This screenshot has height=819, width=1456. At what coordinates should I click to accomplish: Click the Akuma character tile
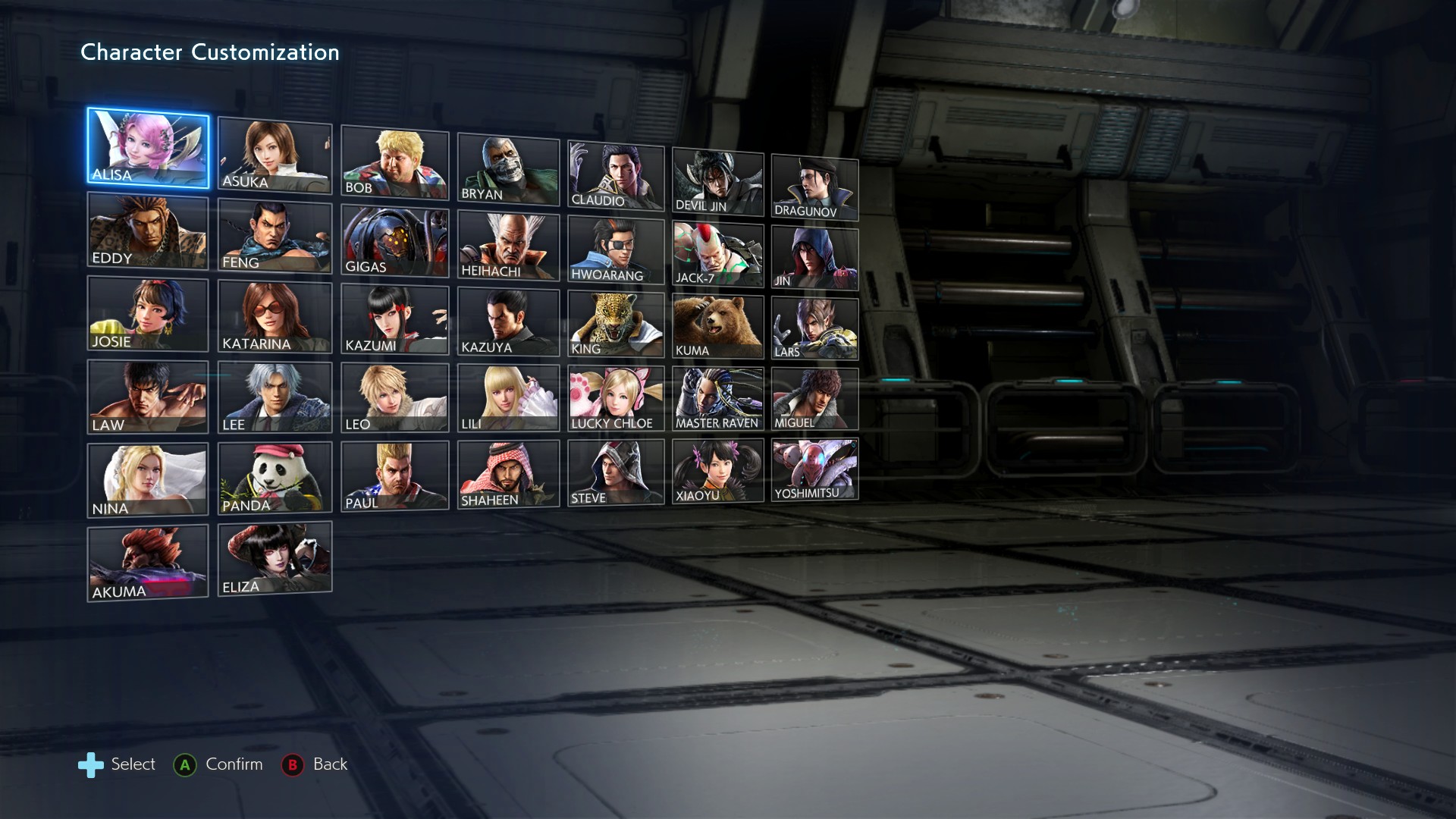click(x=148, y=563)
